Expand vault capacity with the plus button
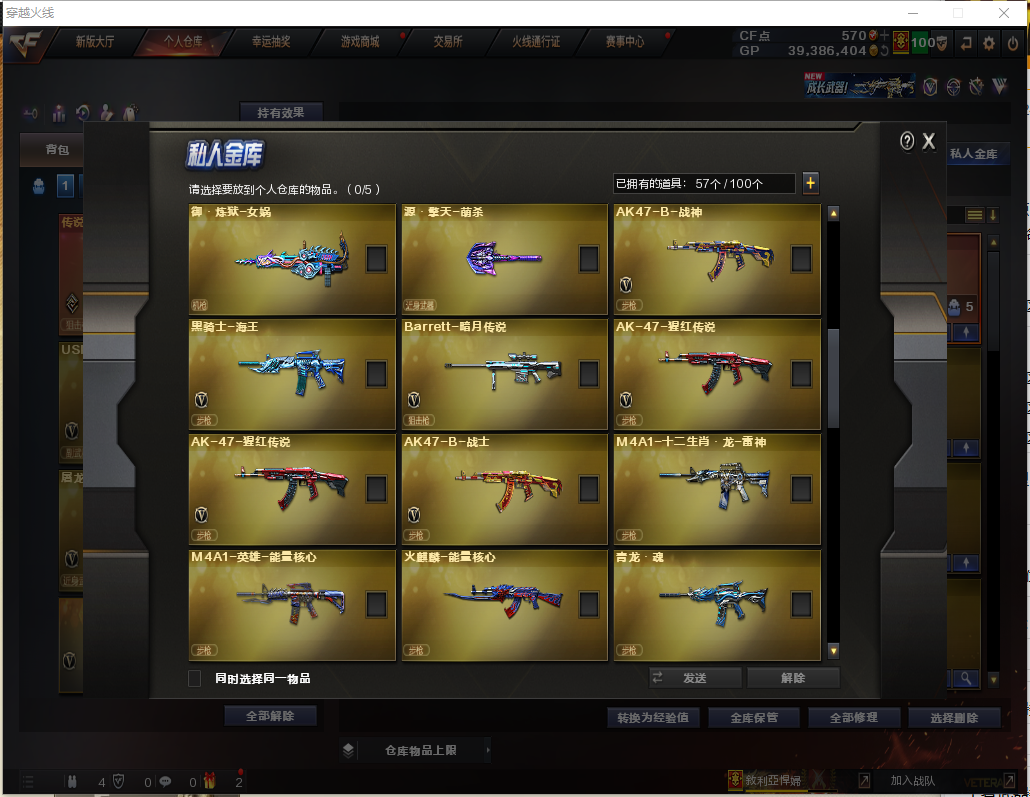Viewport: 1030px width, 797px height. [810, 183]
